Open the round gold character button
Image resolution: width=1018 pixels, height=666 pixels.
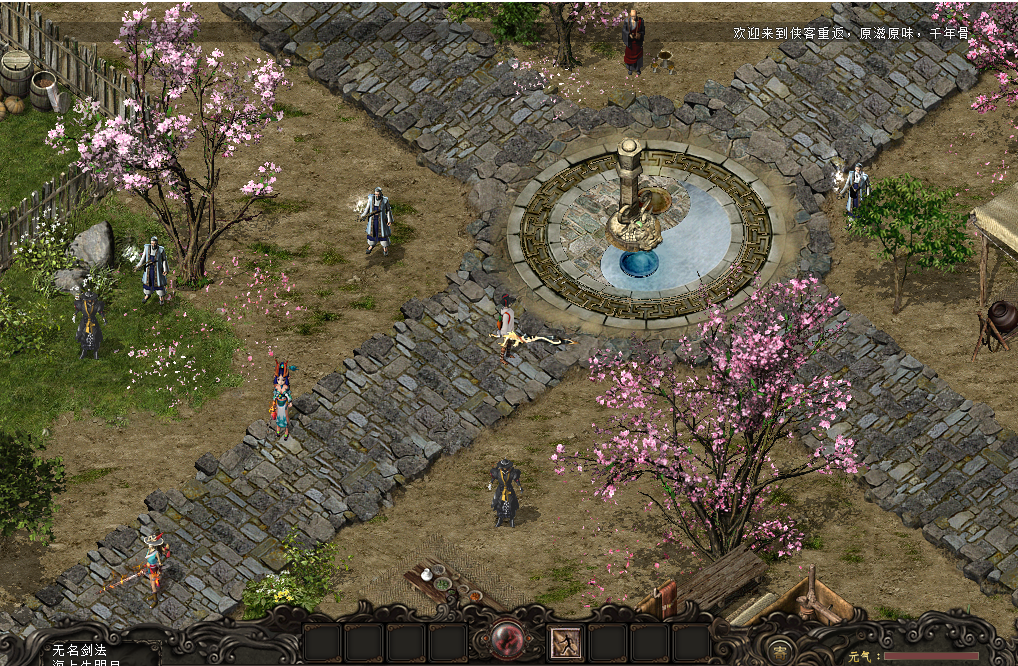coord(778,646)
